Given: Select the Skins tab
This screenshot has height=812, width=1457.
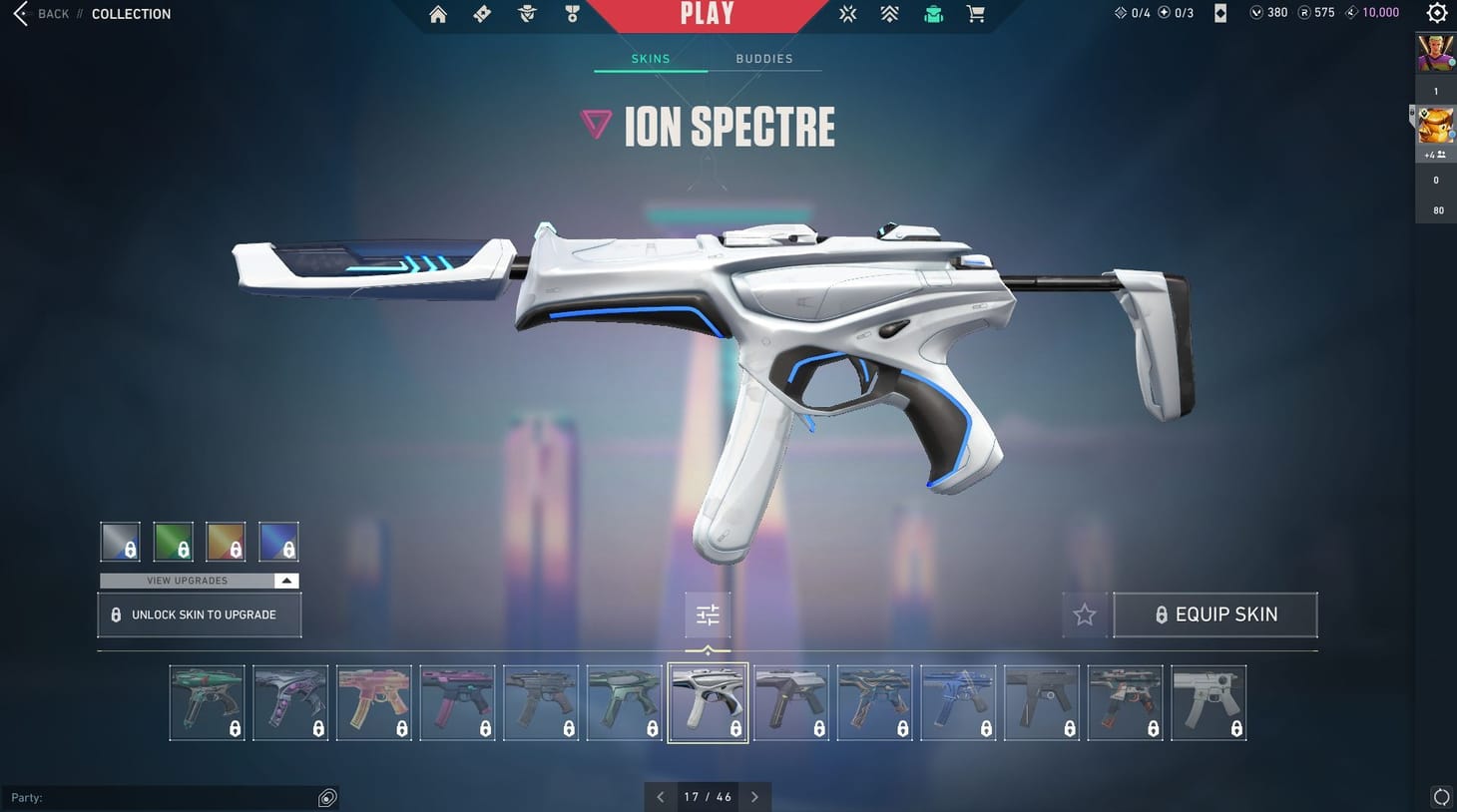Looking at the screenshot, I should click(650, 58).
